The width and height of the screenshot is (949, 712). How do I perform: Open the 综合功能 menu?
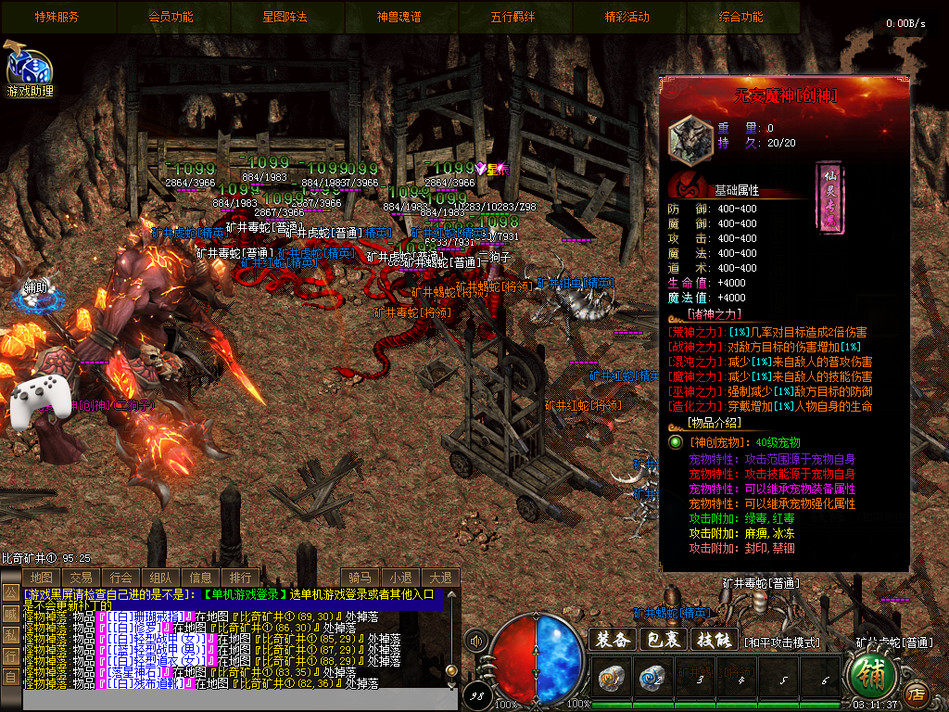(741, 17)
